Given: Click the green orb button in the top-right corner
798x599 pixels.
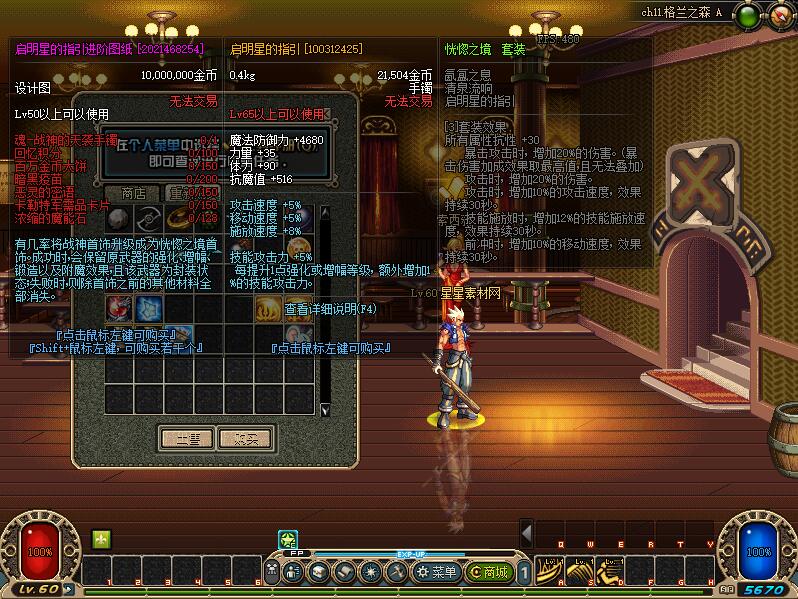Looking at the screenshot, I should click(x=746, y=14).
